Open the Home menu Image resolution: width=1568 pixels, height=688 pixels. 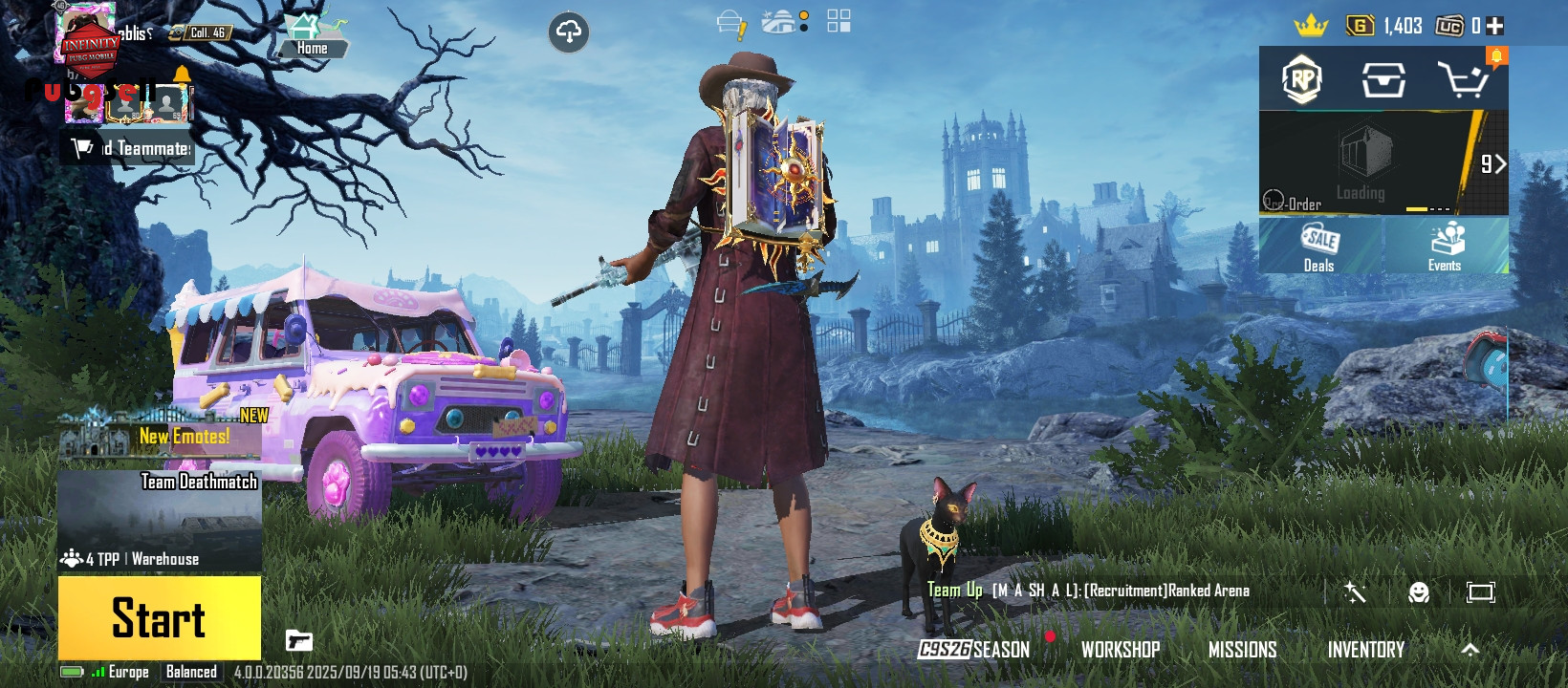click(x=312, y=36)
